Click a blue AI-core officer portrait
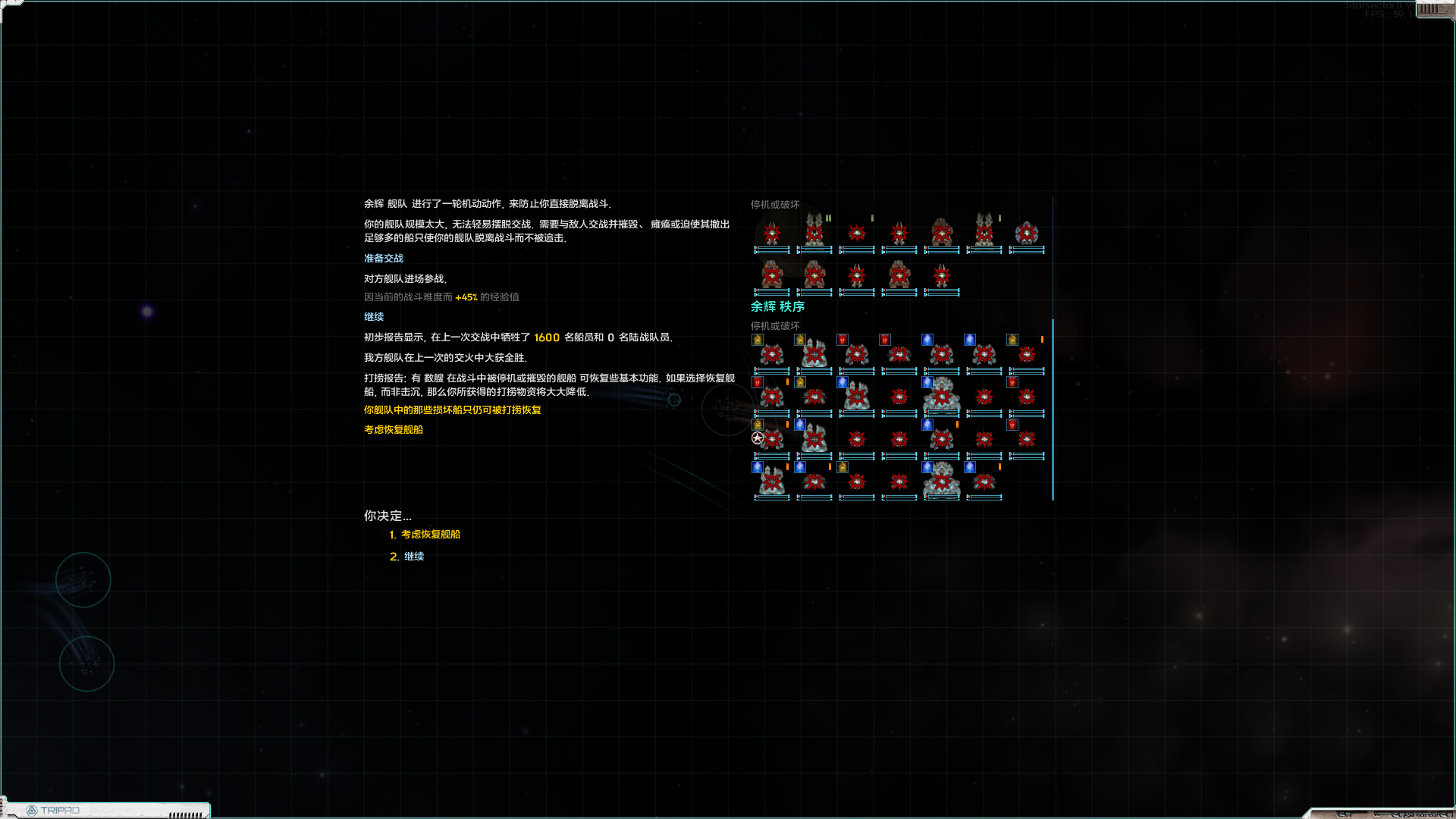 (927, 340)
